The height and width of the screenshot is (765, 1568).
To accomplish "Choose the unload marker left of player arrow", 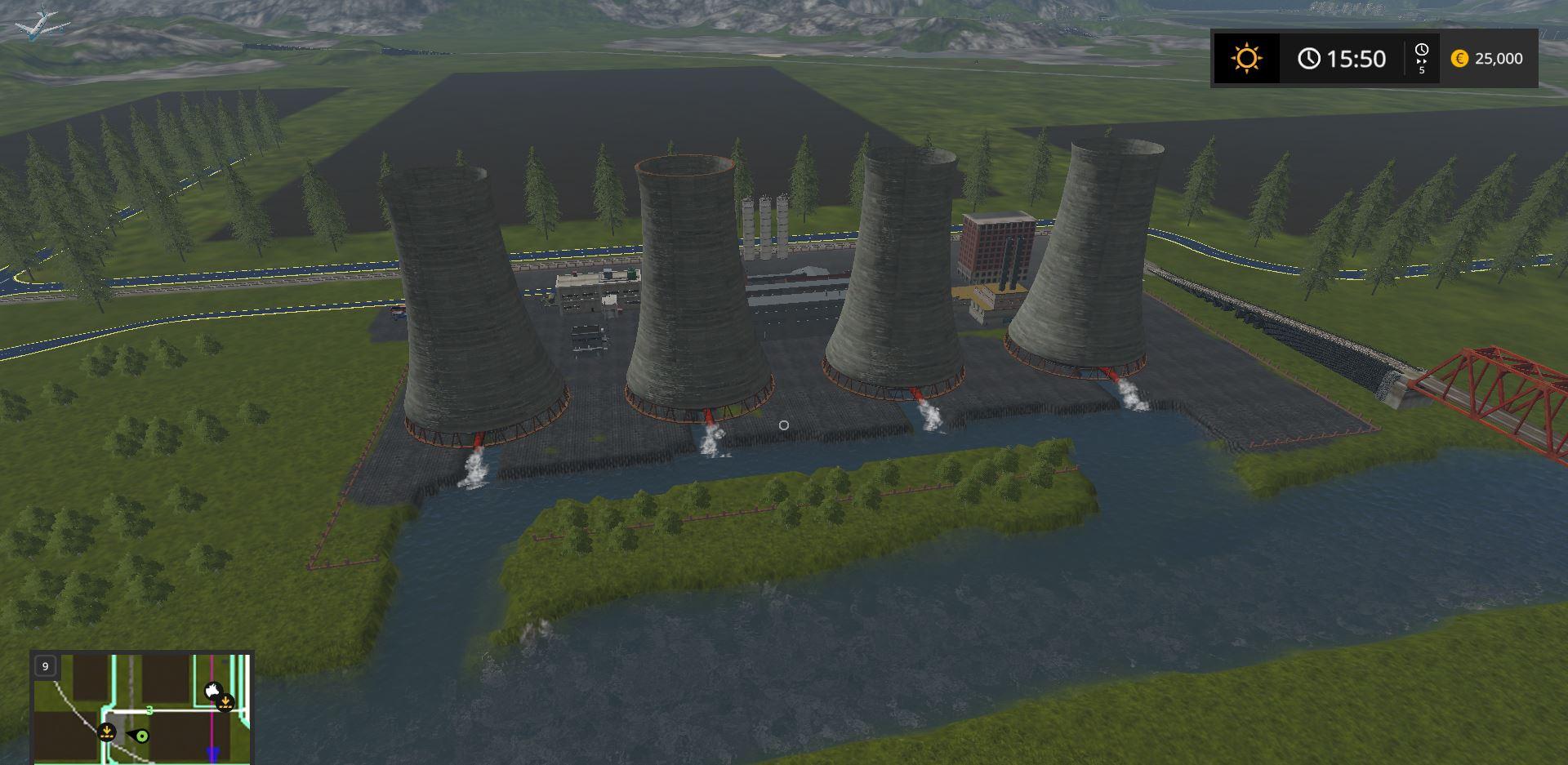I will click(107, 732).
